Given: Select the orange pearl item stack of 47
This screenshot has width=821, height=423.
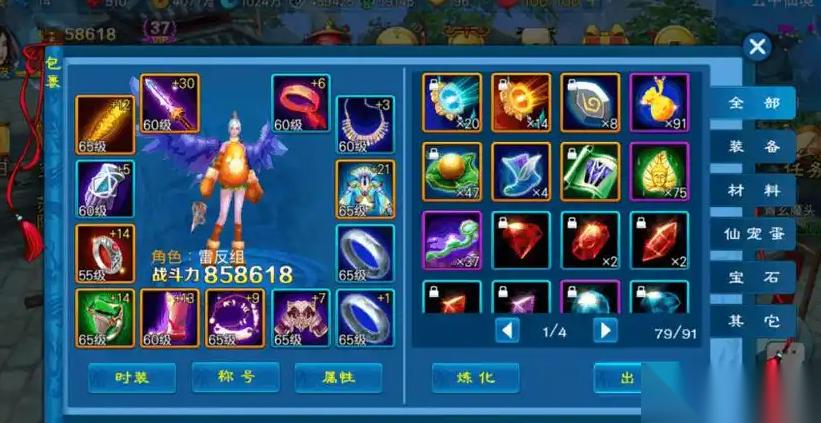Looking at the screenshot, I should click(452, 172).
